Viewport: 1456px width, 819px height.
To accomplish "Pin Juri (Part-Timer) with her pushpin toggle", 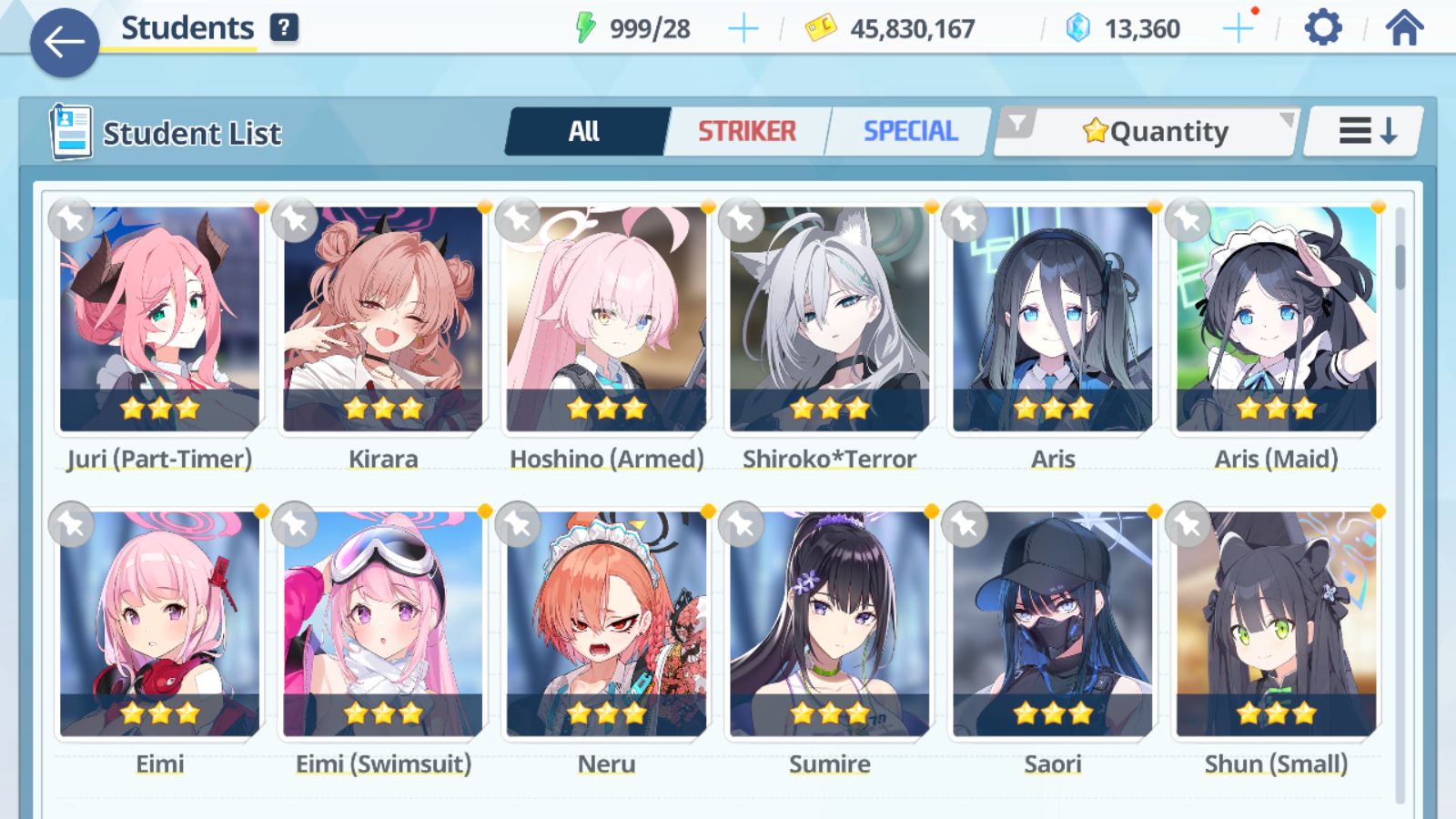I will [x=72, y=219].
